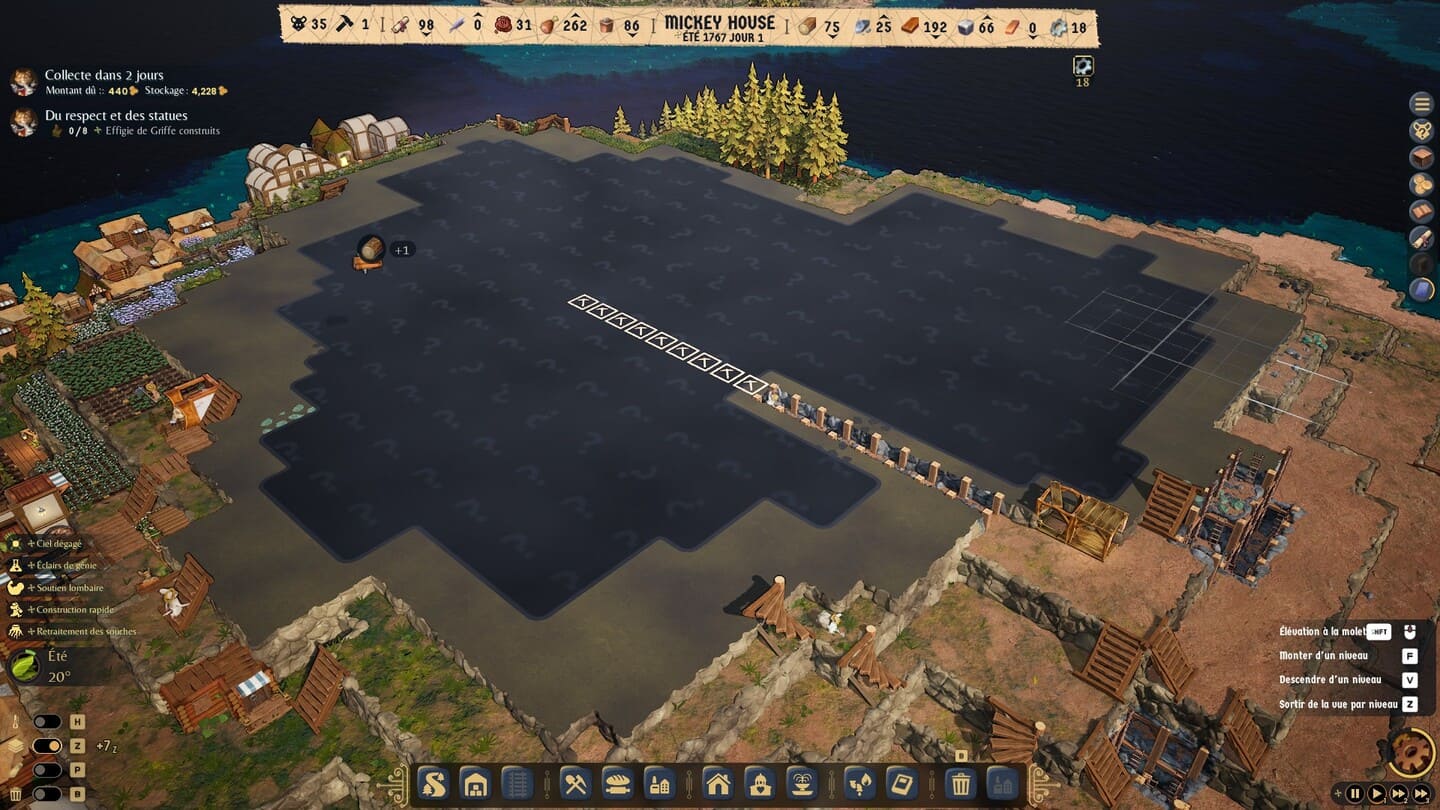Open the warehouse storage build category
The width and height of the screenshot is (1440, 810).
[x=475, y=782]
